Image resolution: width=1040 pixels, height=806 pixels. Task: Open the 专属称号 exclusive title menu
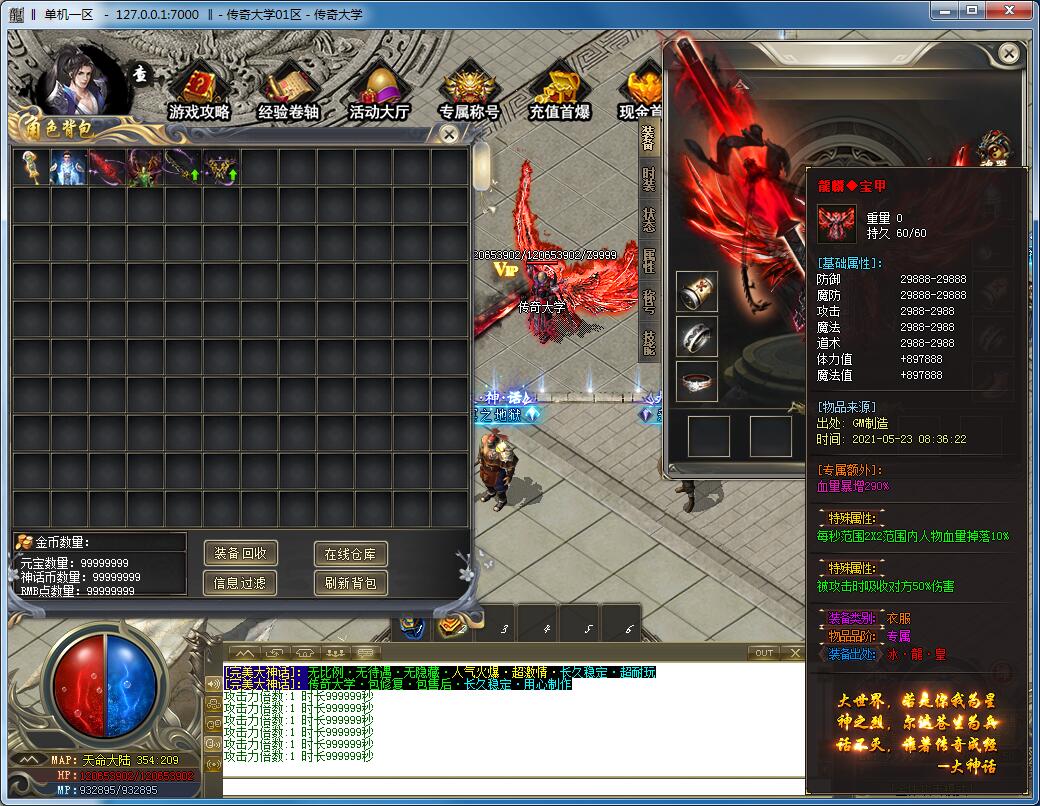pyautogui.click(x=469, y=95)
